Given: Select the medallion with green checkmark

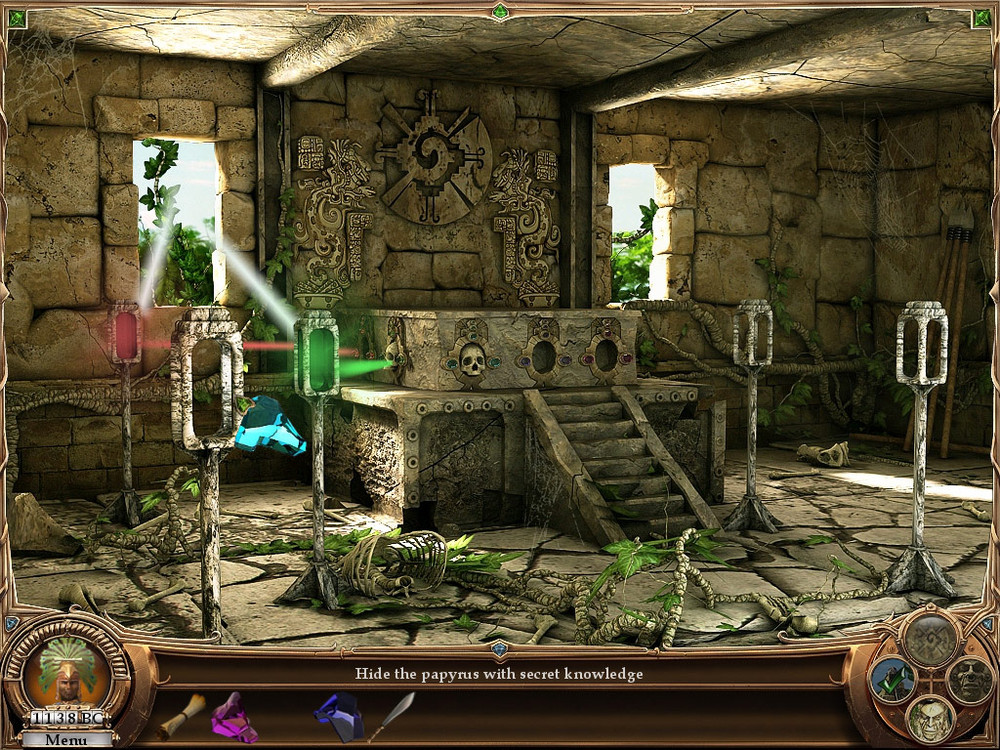Looking at the screenshot, I should pos(892,679).
